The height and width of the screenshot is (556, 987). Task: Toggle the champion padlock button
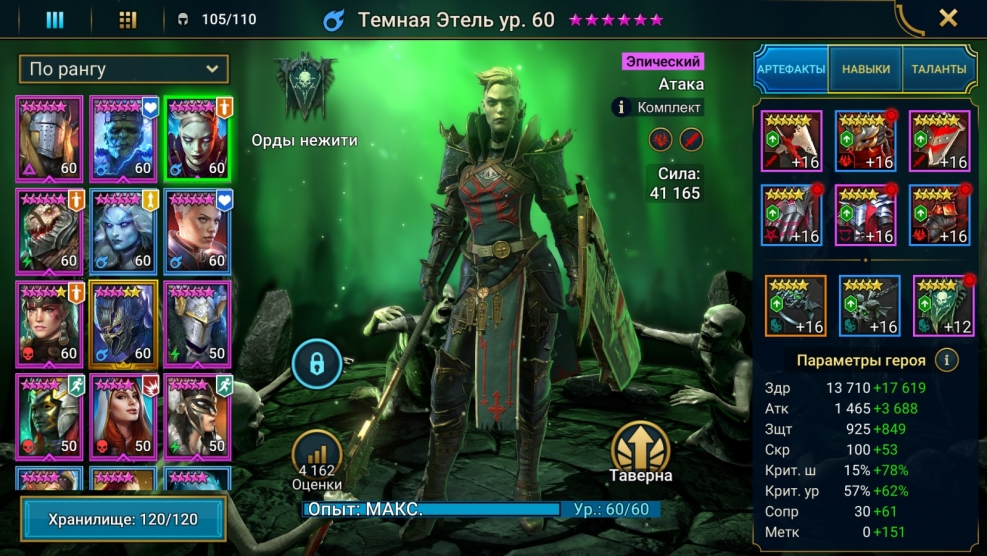tap(317, 365)
